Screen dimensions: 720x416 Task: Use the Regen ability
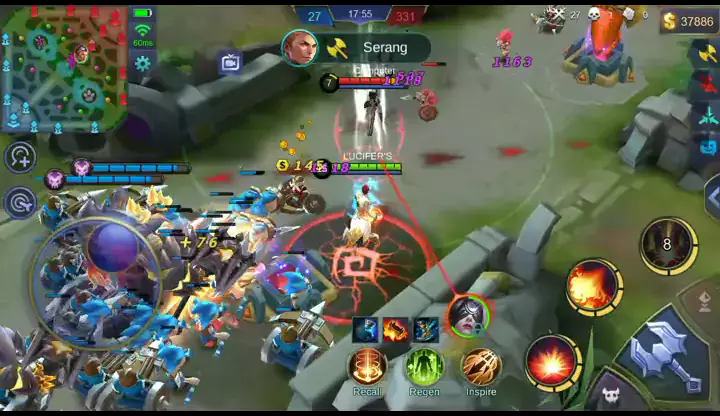[x=424, y=366]
